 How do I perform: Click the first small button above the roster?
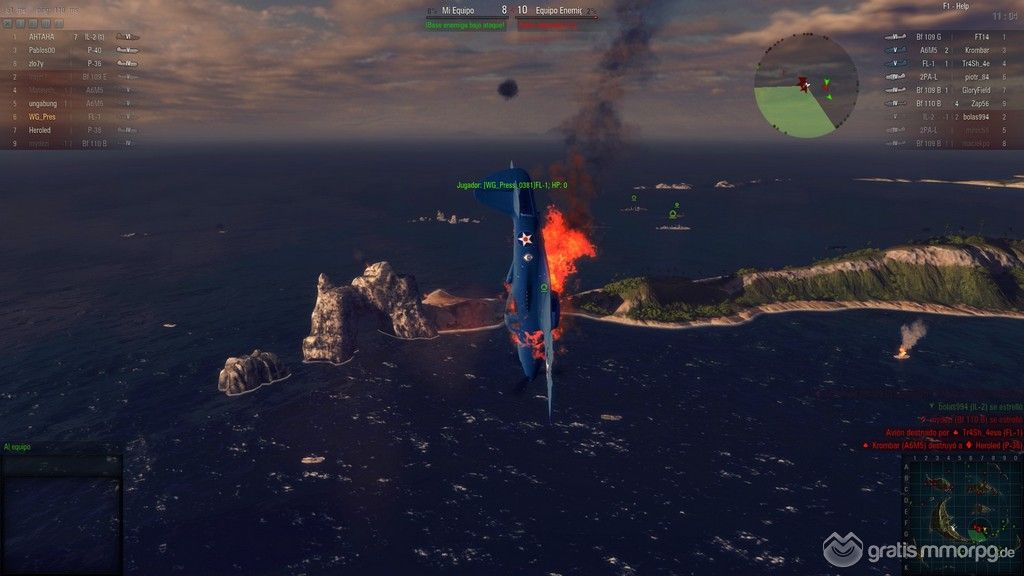(x=8, y=22)
